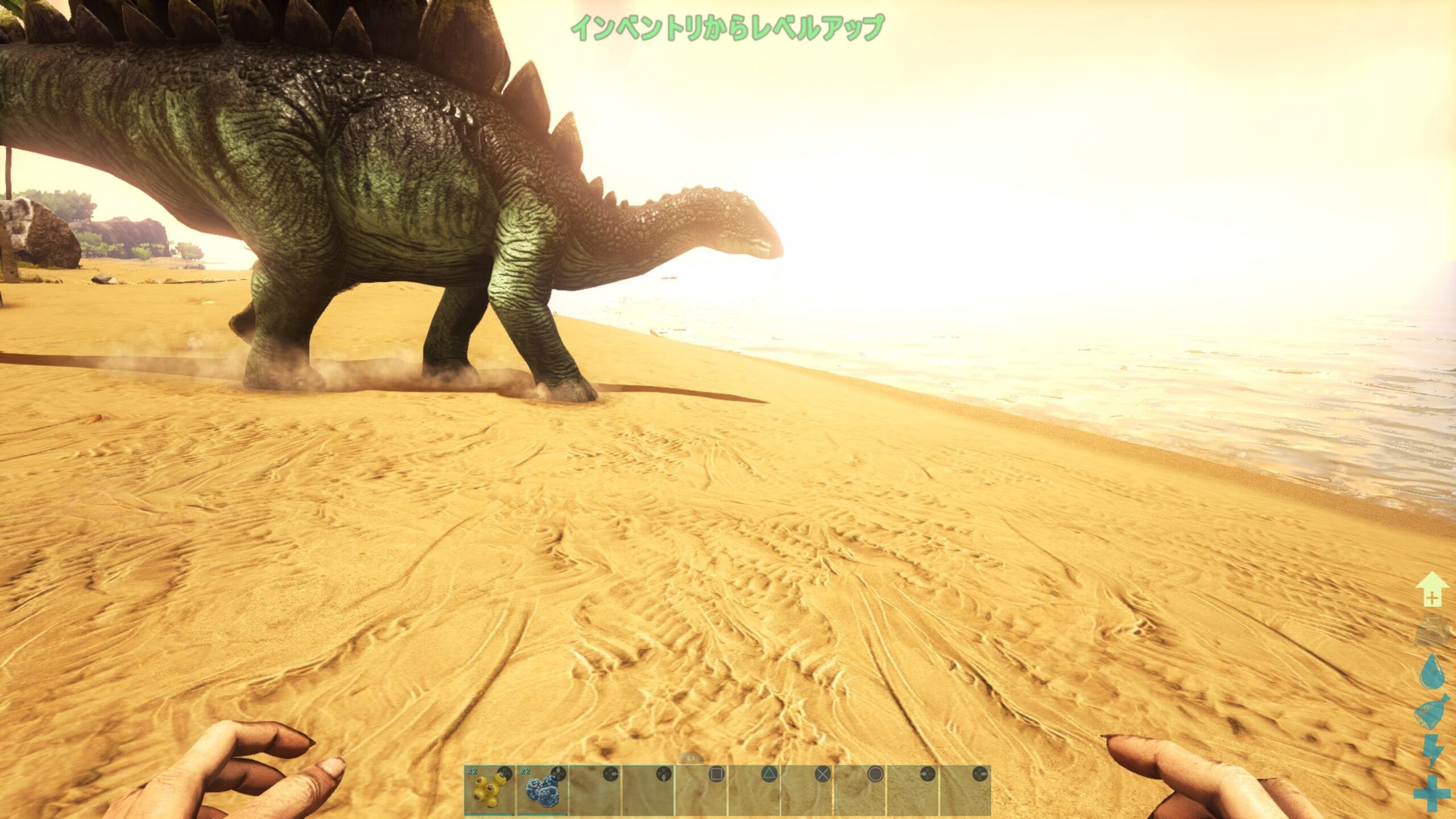
Task: Click the meat food status icon
Action: pos(1432,712)
